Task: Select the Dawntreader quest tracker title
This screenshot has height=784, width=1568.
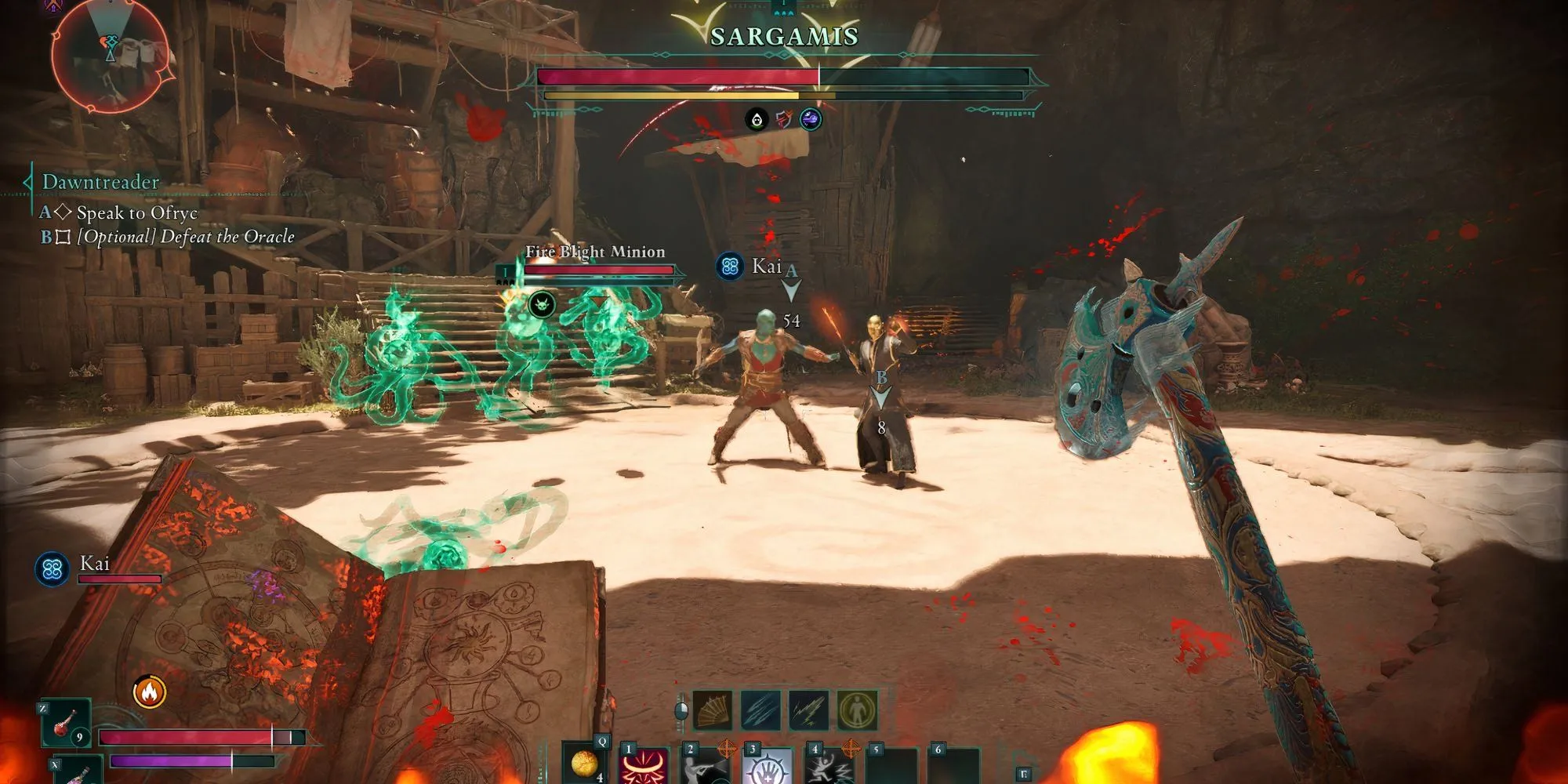Action: click(x=100, y=182)
